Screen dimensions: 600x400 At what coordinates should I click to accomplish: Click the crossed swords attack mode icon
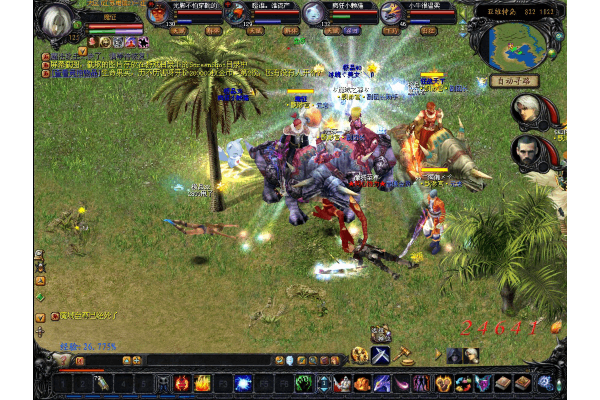[380, 354]
